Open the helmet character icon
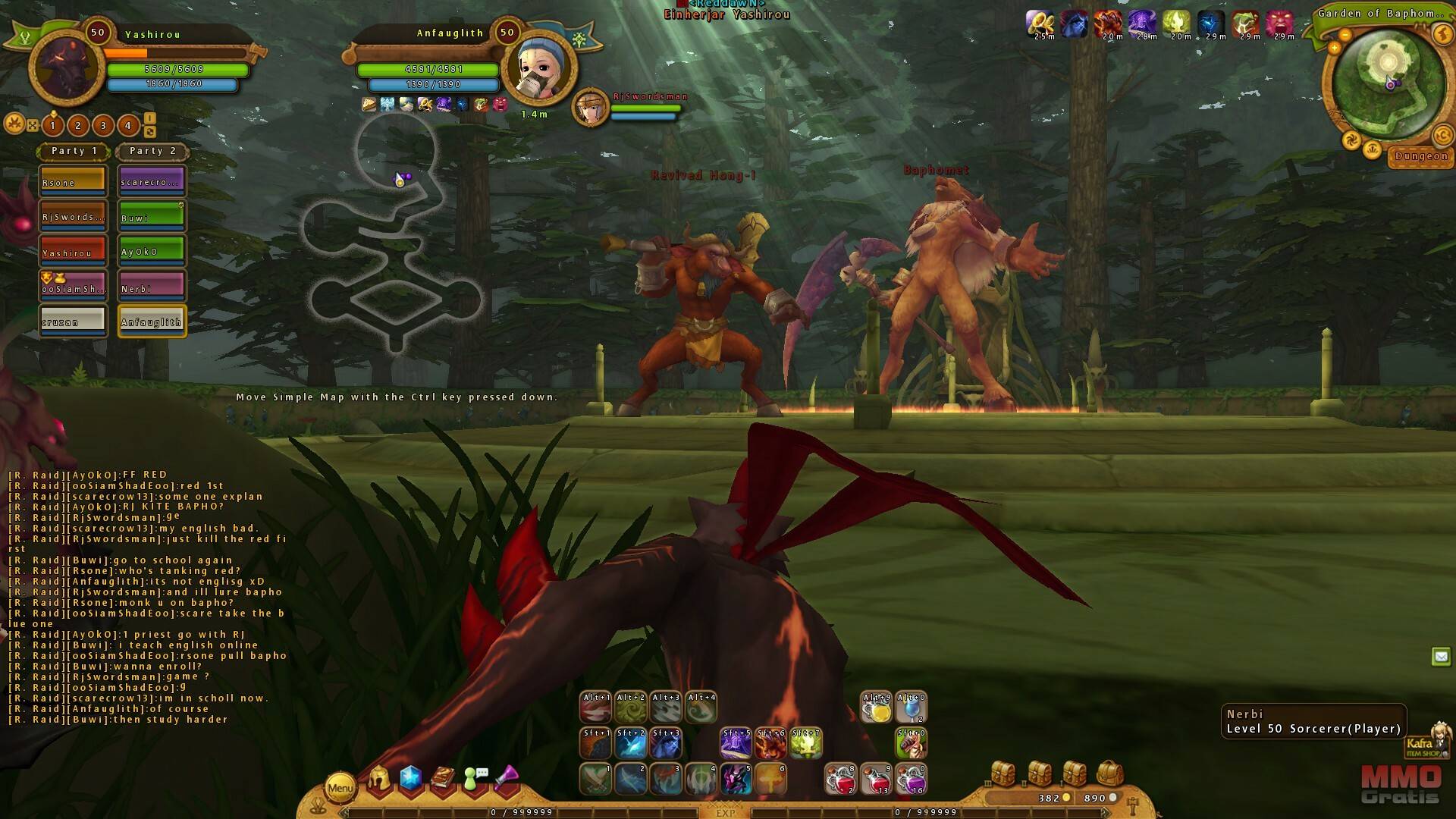Screen dimensions: 1456x819 [x=378, y=780]
